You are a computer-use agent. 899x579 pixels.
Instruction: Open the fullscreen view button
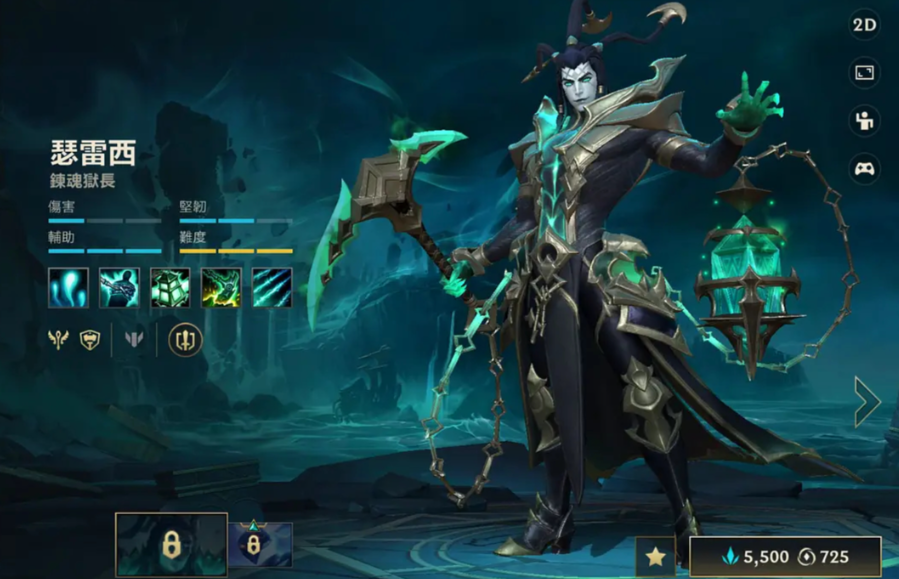click(x=864, y=73)
